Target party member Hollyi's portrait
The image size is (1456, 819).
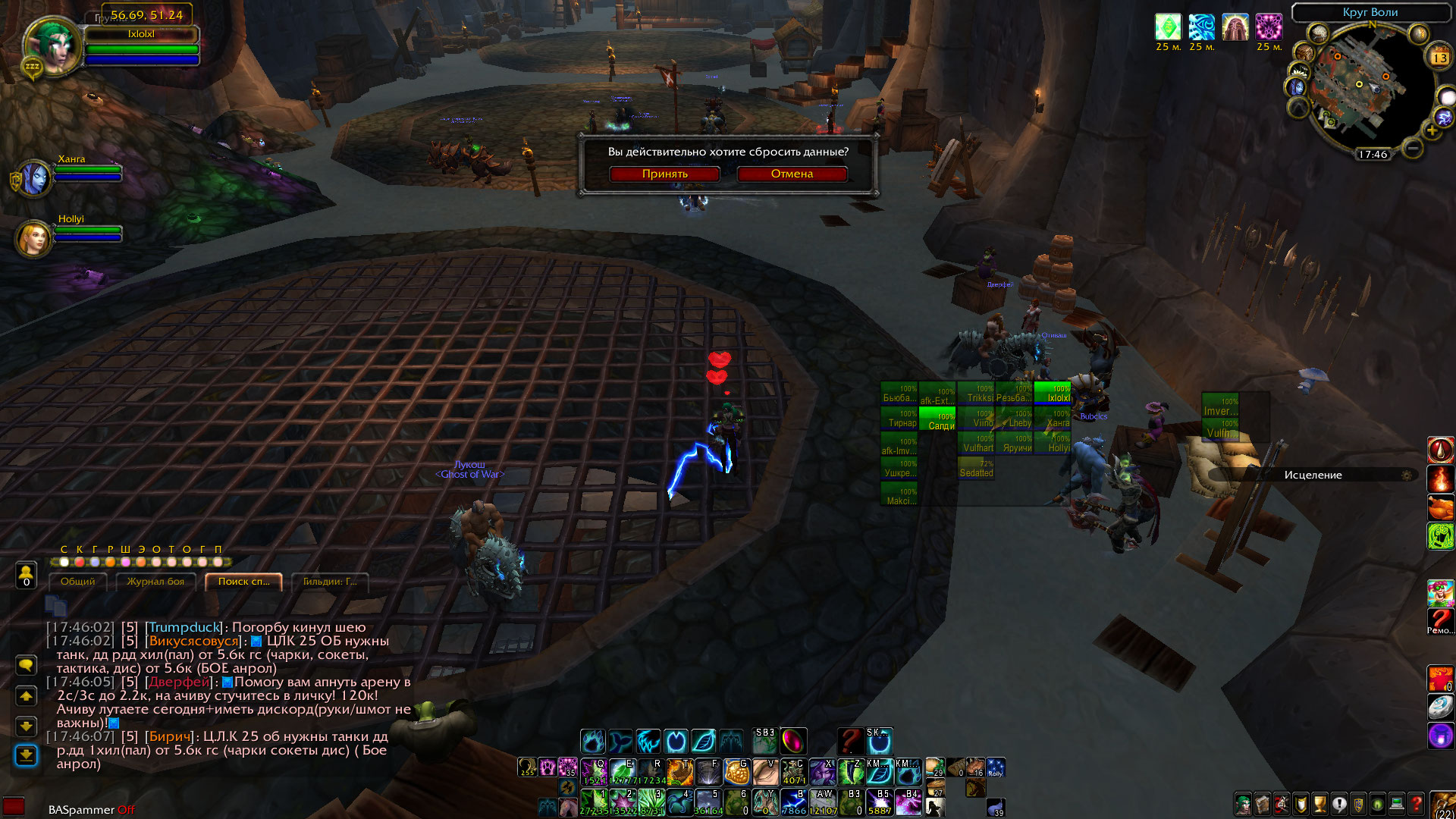[34, 239]
